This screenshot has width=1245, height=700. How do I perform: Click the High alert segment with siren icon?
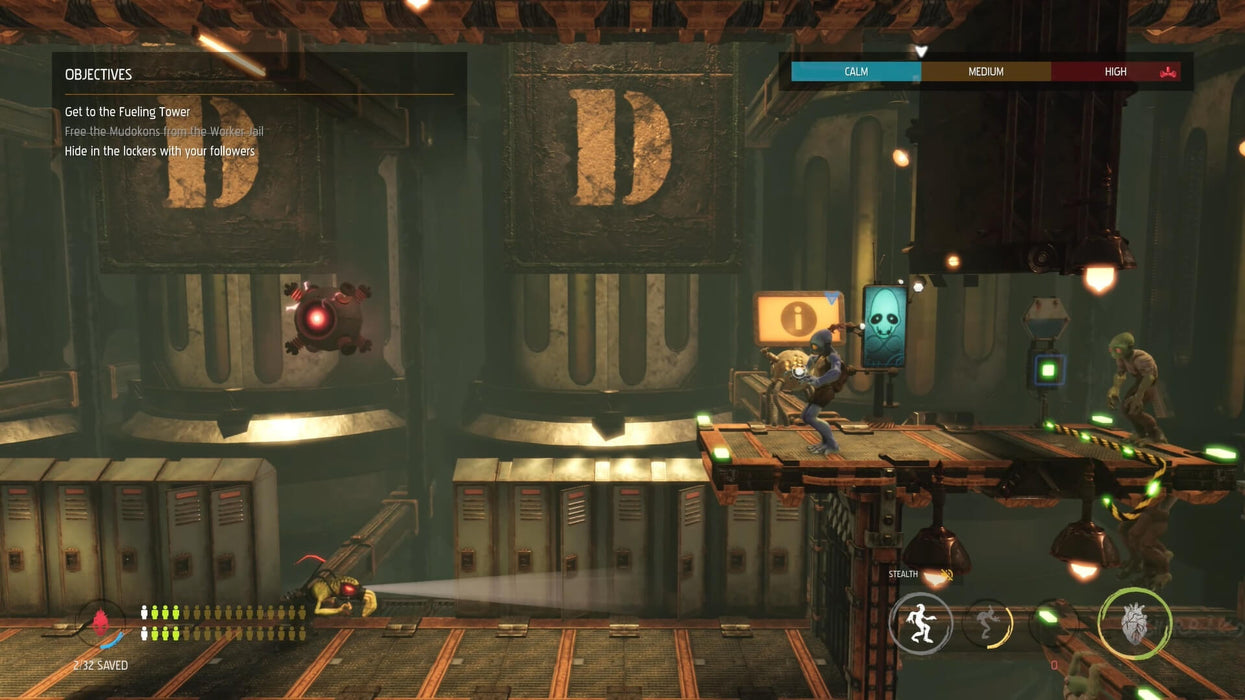(x=1116, y=72)
